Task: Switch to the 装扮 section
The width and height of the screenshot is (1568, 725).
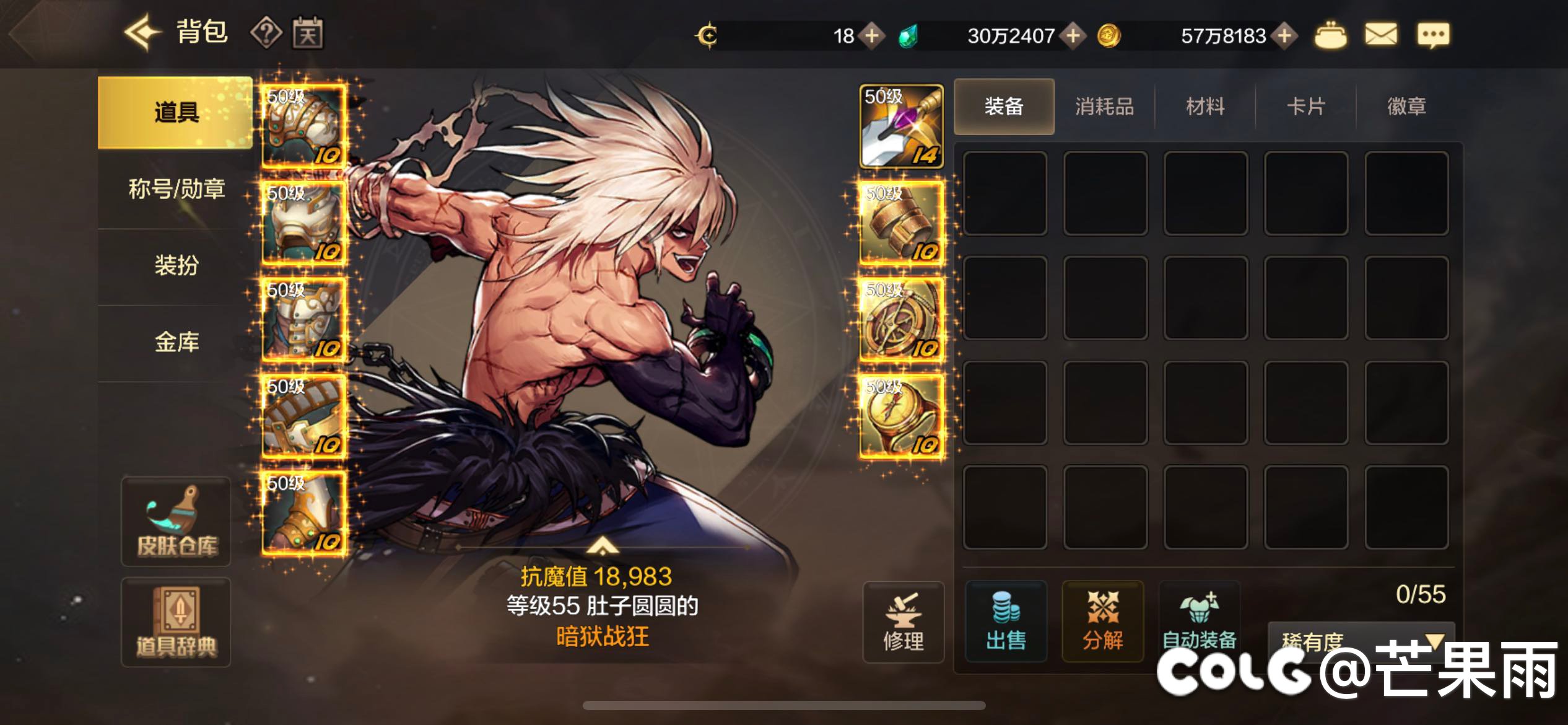Action: pos(176,265)
